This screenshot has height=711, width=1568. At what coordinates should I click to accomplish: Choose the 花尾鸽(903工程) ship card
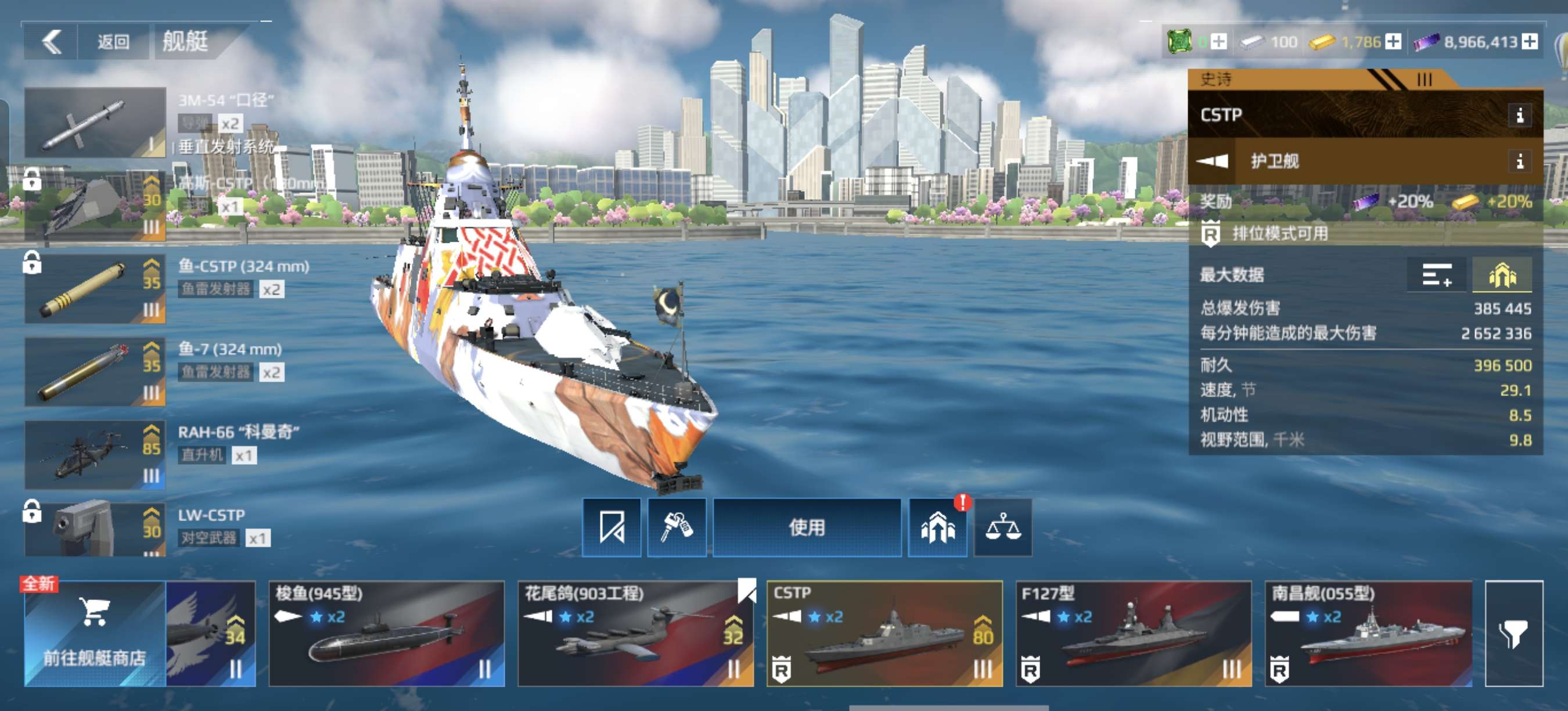635,633
